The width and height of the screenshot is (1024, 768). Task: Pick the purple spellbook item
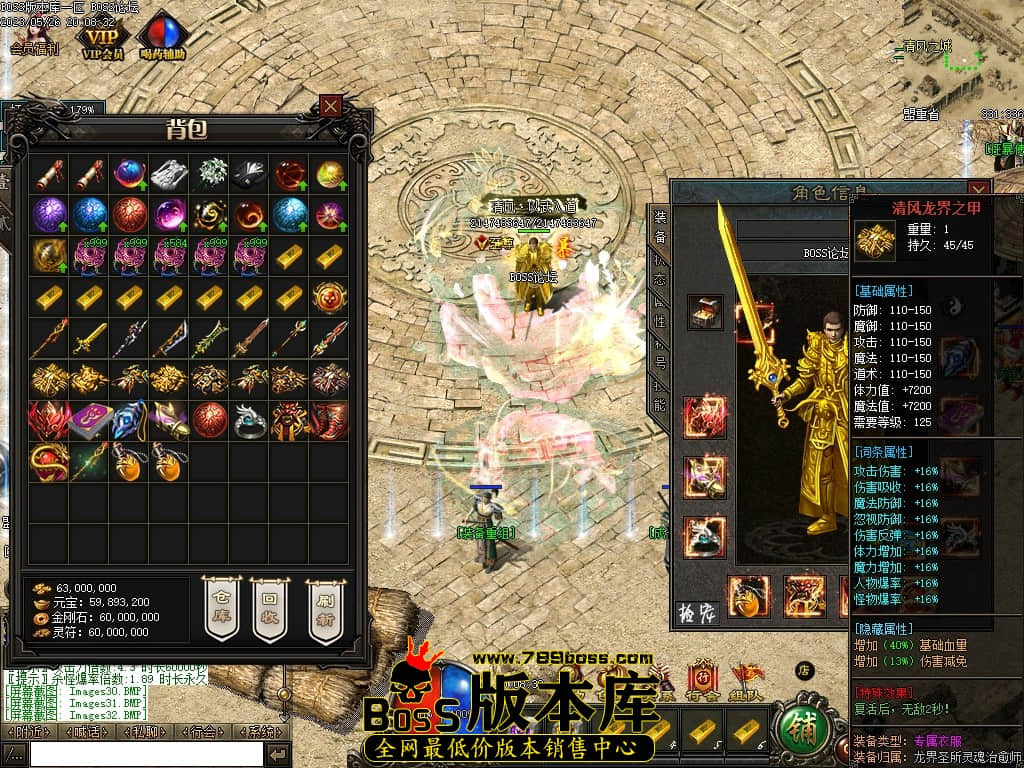pos(89,421)
